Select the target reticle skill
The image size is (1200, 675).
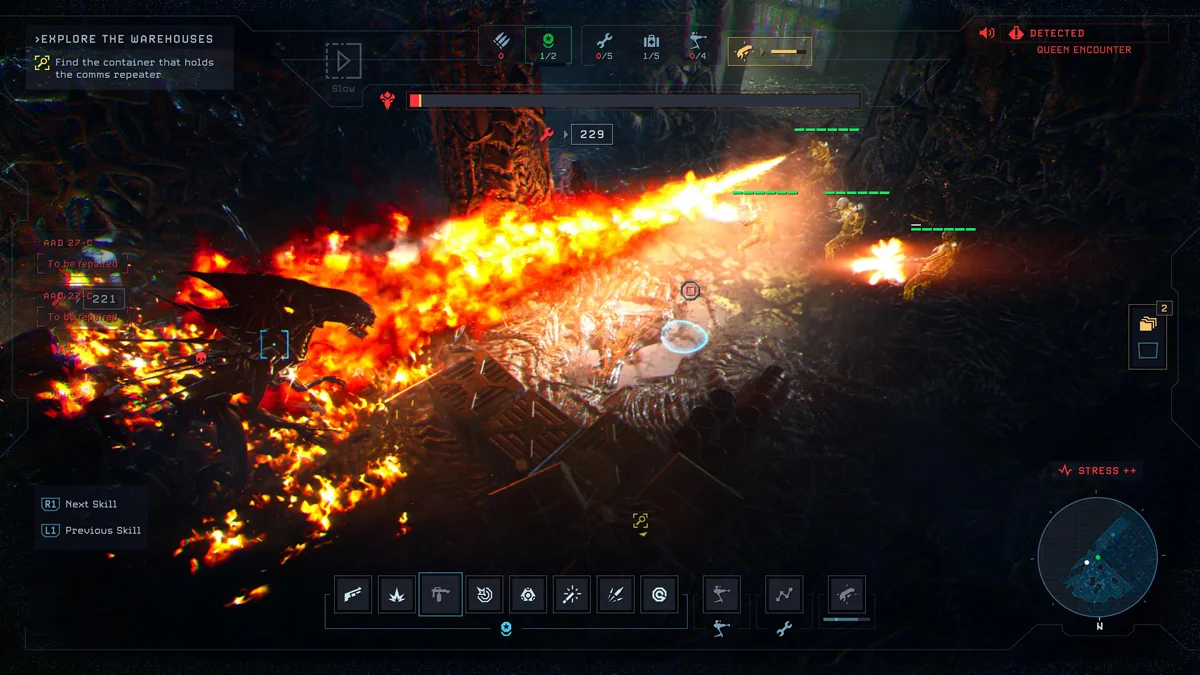pos(485,595)
